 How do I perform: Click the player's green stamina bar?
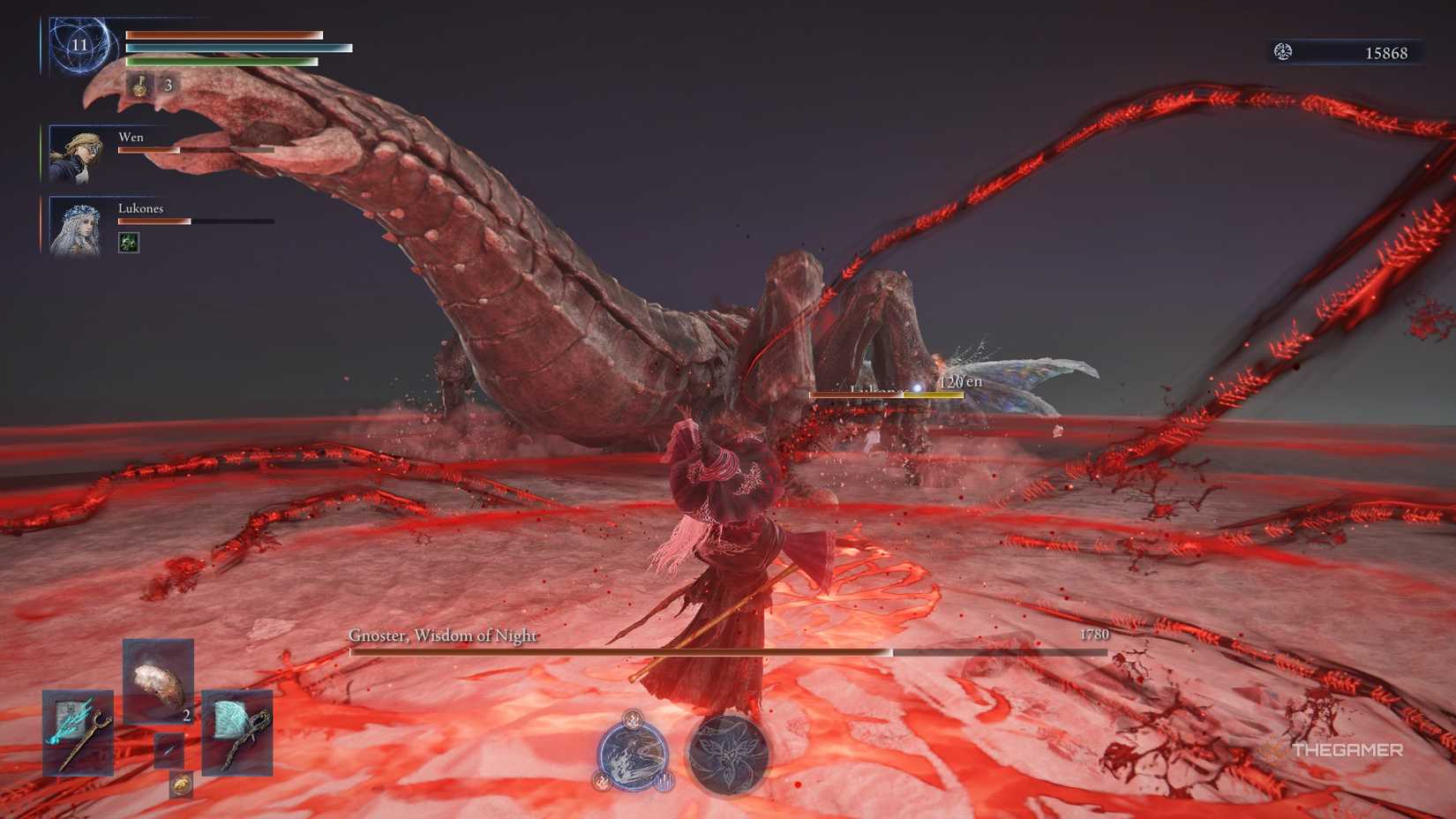click(x=221, y=63)
